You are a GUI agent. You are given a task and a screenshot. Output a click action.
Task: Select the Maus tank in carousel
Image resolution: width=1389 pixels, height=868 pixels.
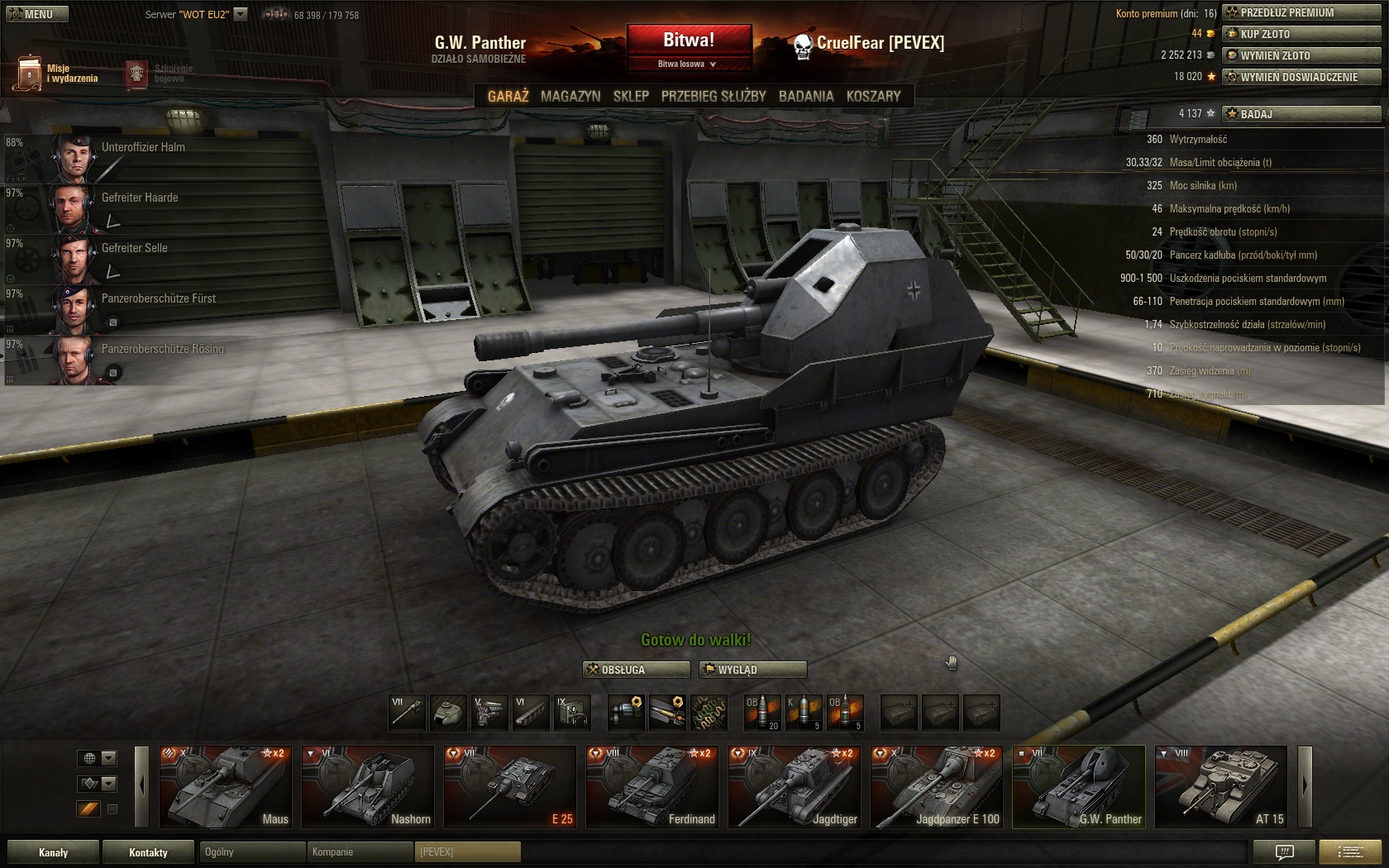pos(225,786)
